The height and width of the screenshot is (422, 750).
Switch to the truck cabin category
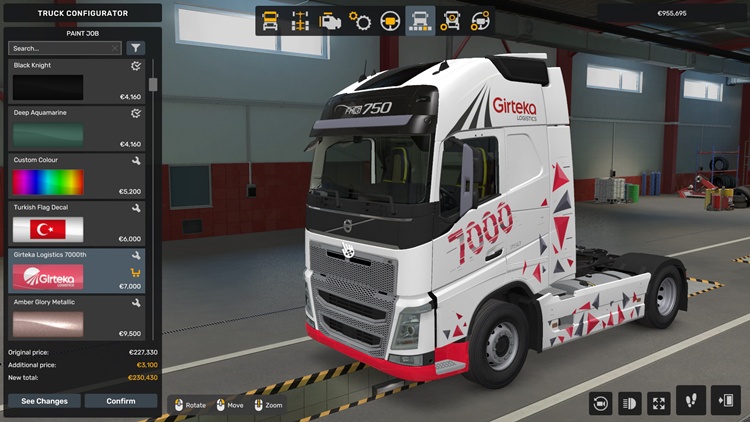270,20
